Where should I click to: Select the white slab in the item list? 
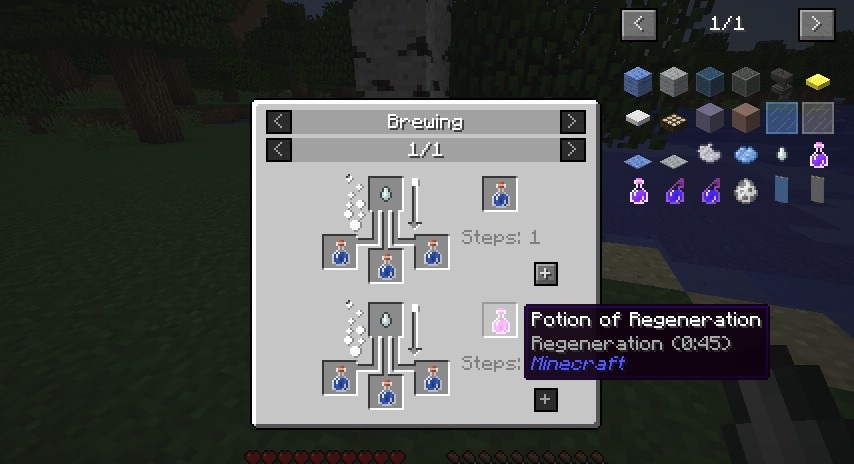[x=638, y=118]
